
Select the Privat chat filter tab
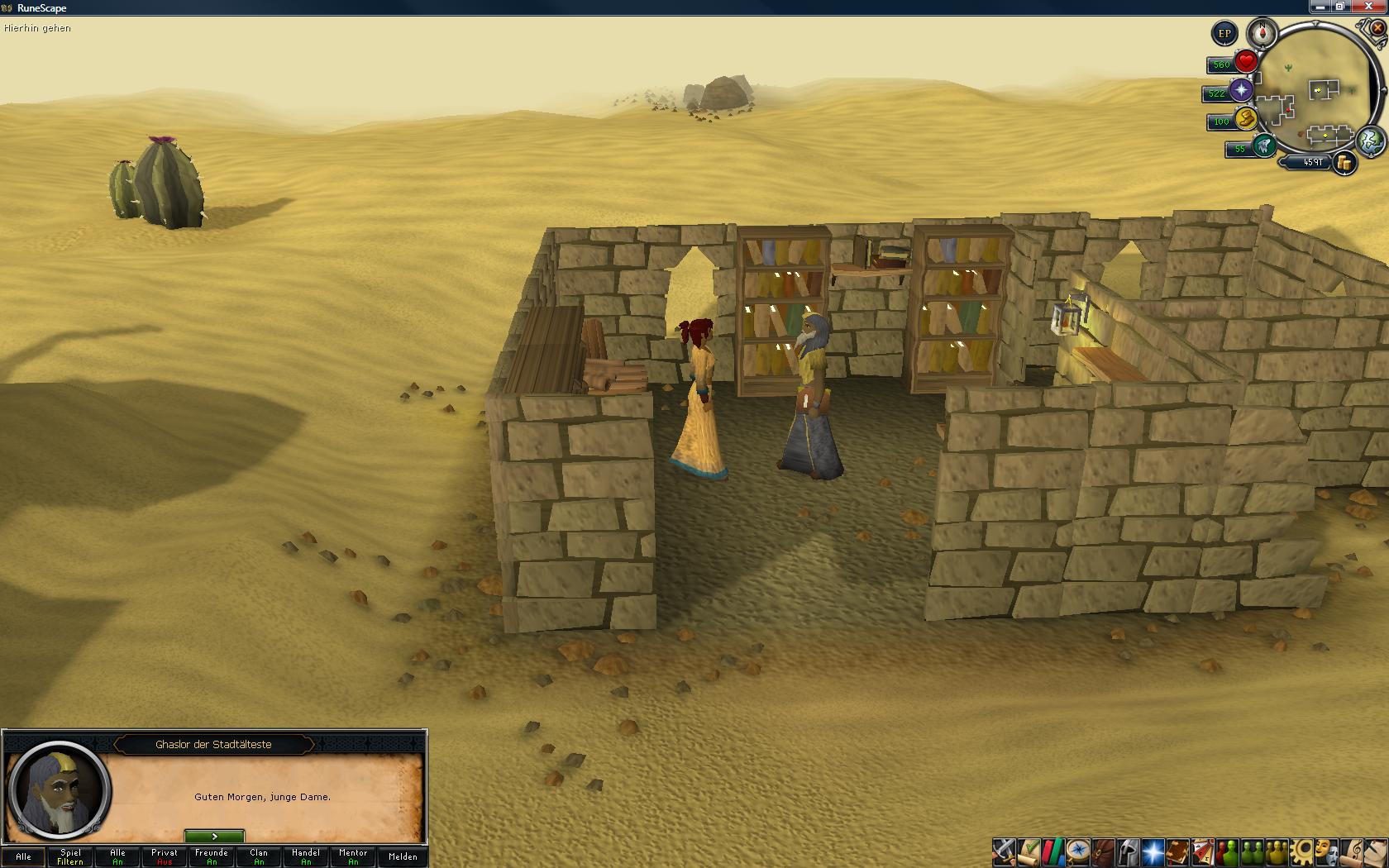point(165,856)
